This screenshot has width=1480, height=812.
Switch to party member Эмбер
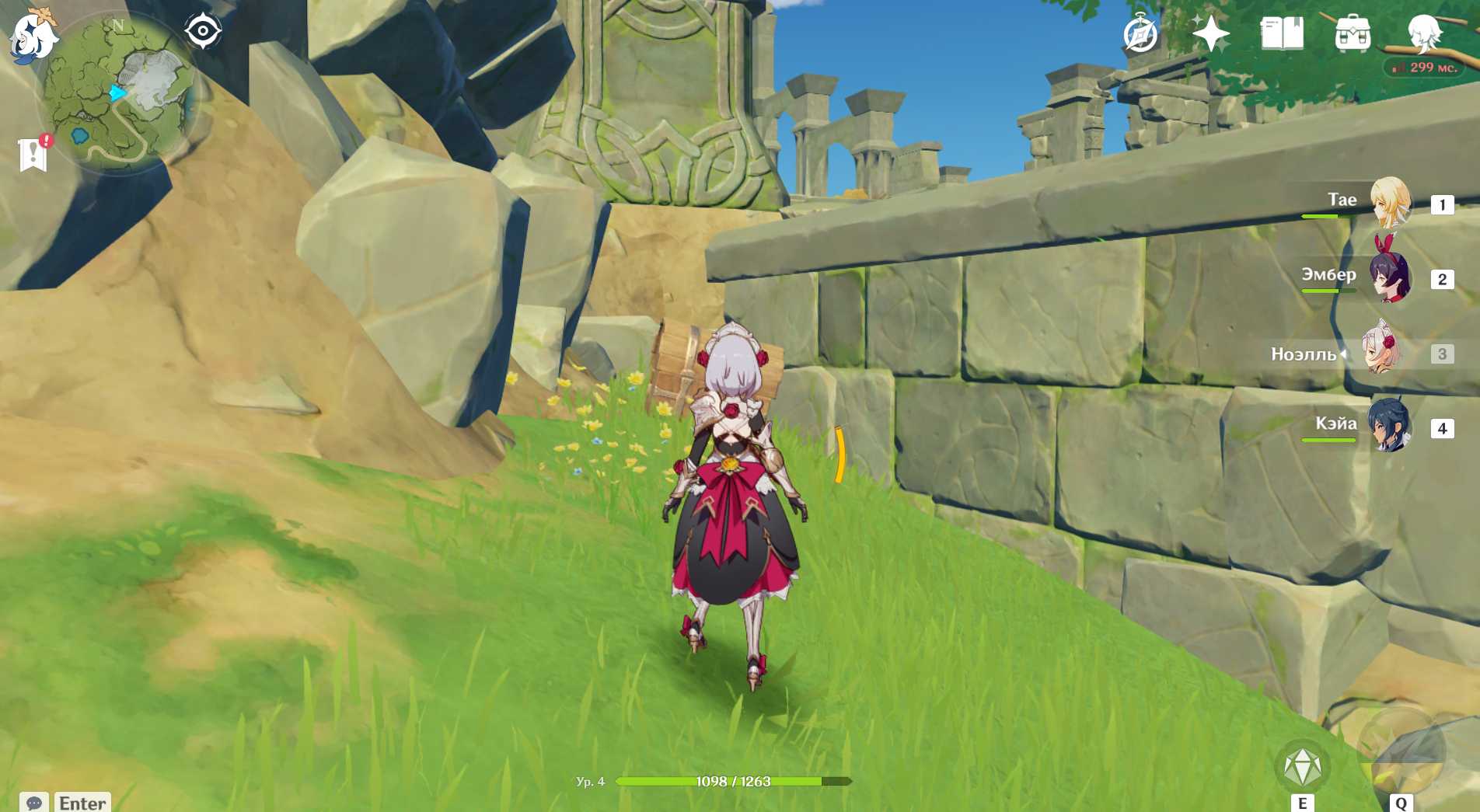1388,277
